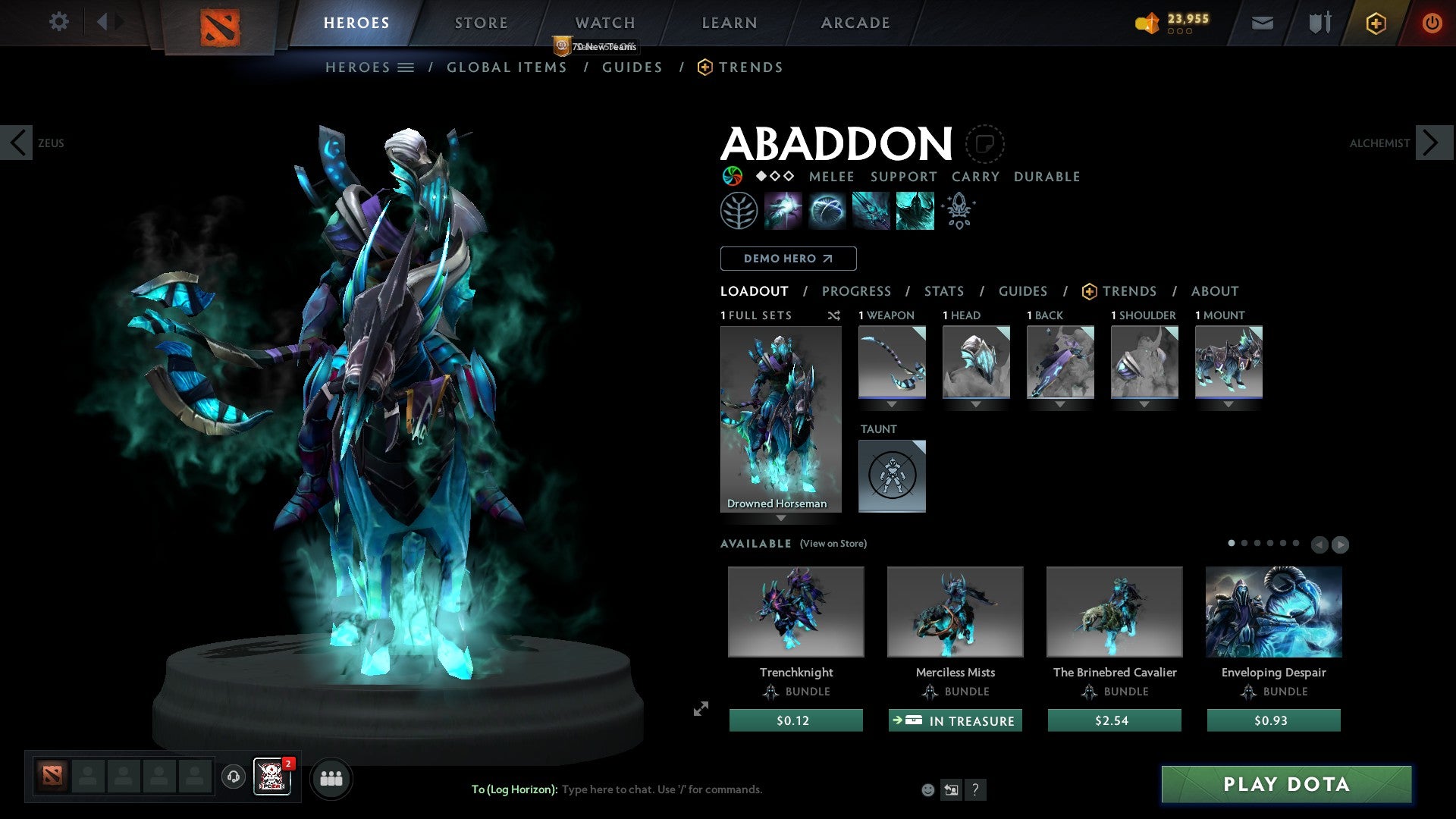This screenshot has height=819, width=1456.
Task: Click the settings gear icon
Action: click(x=58, y=22)
